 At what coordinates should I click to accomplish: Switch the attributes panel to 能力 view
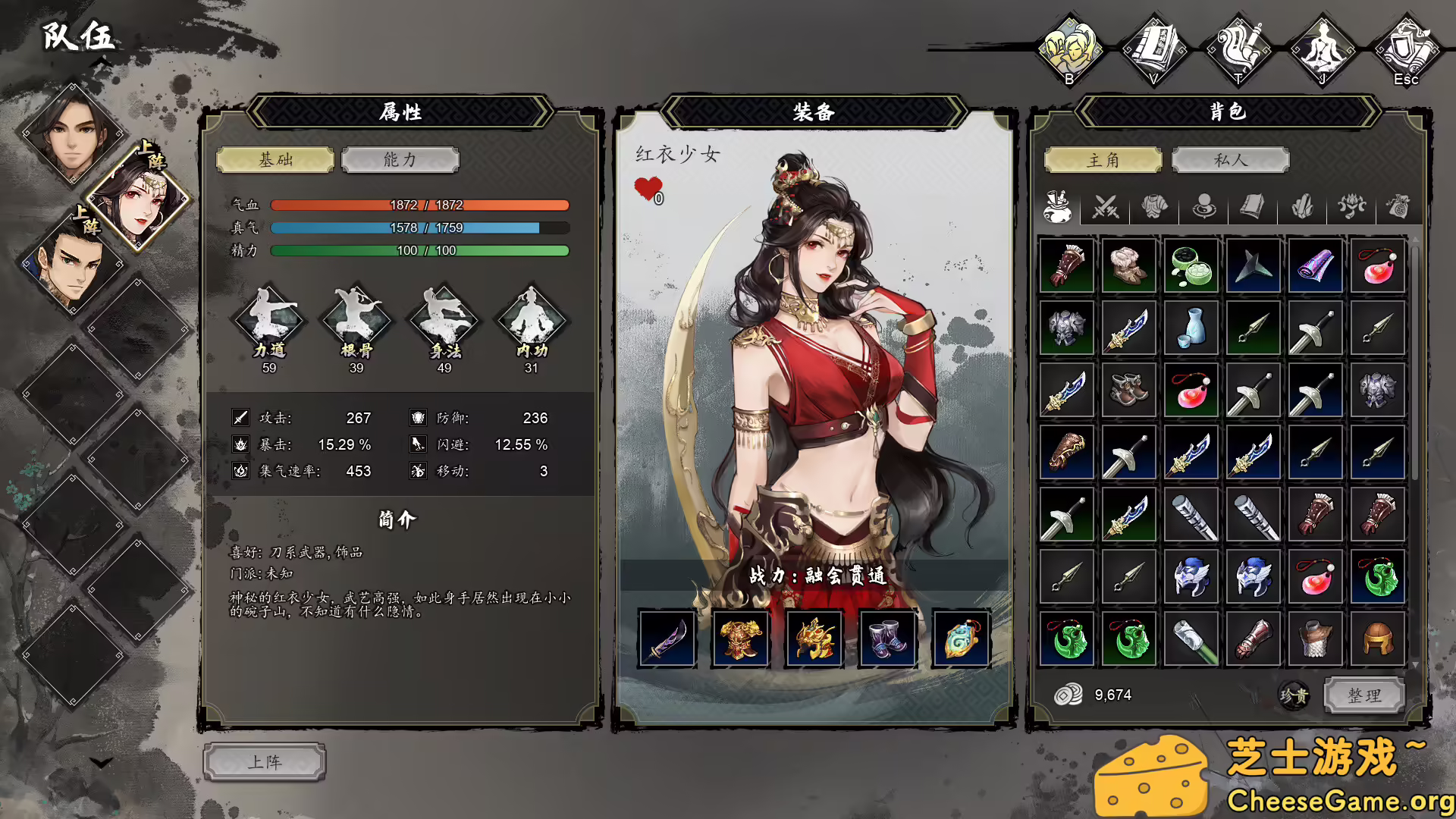[400, 160]
